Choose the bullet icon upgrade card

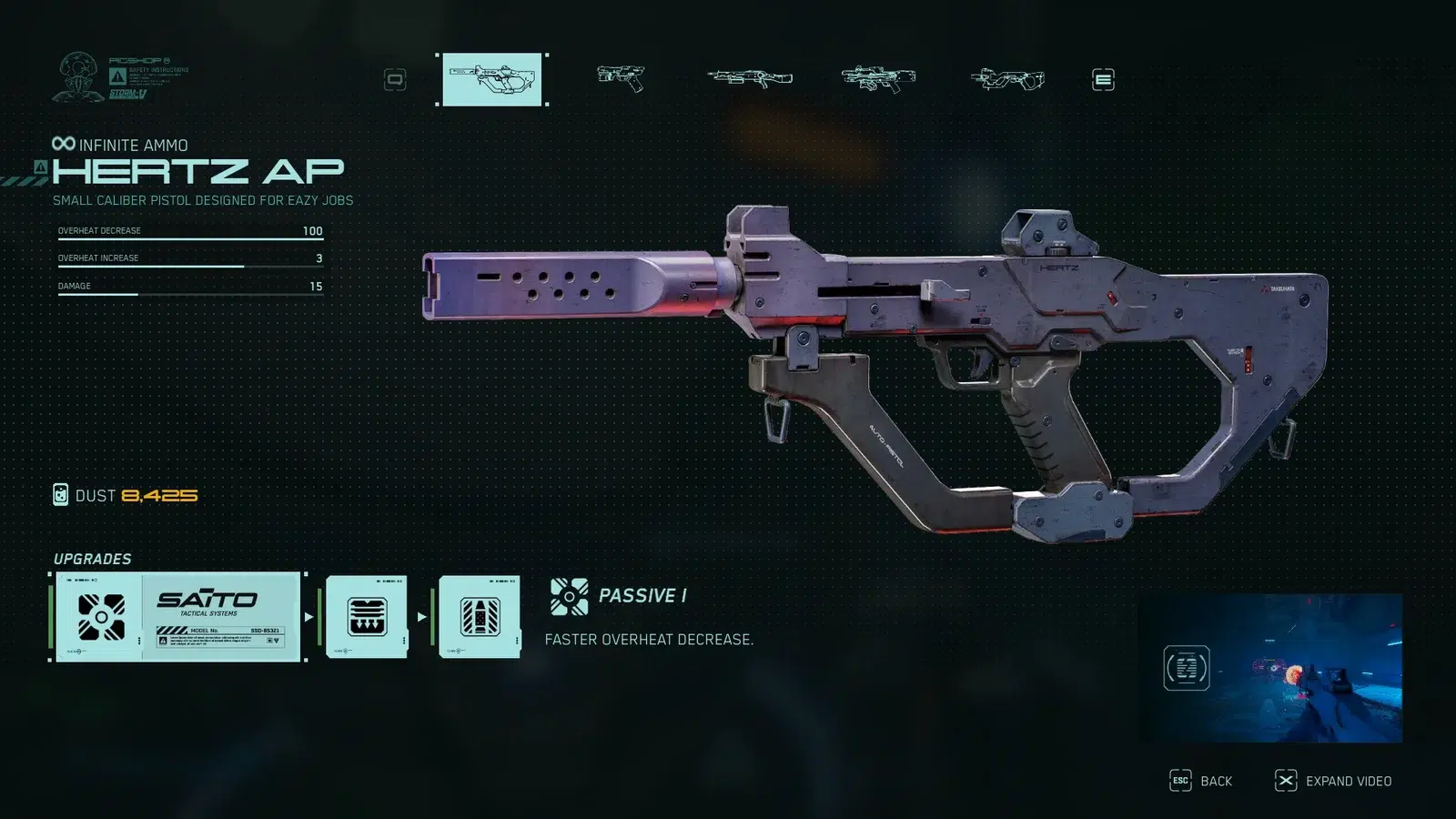click(480, 616)
